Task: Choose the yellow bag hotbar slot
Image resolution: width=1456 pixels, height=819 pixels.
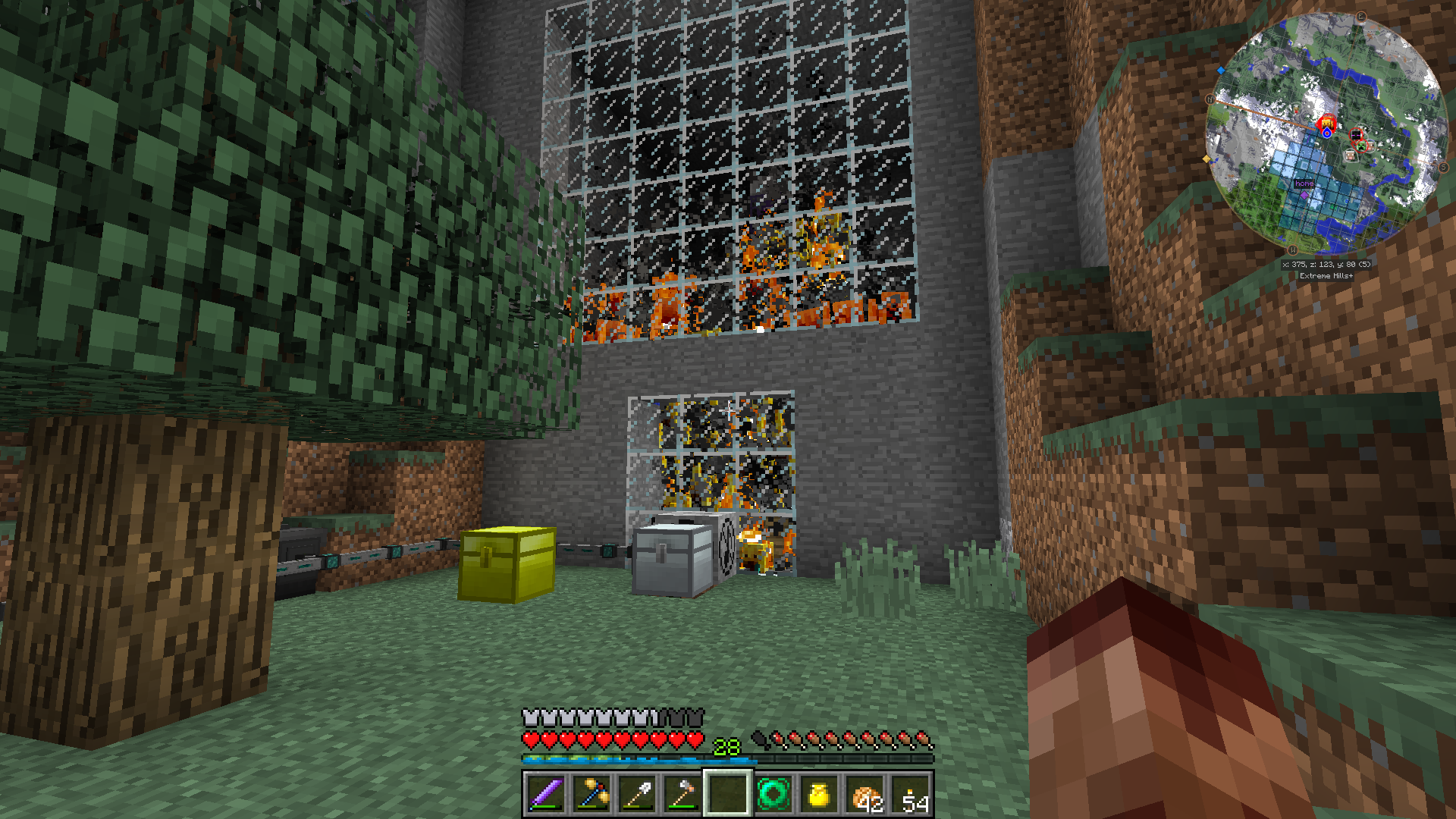Action: 819,794
